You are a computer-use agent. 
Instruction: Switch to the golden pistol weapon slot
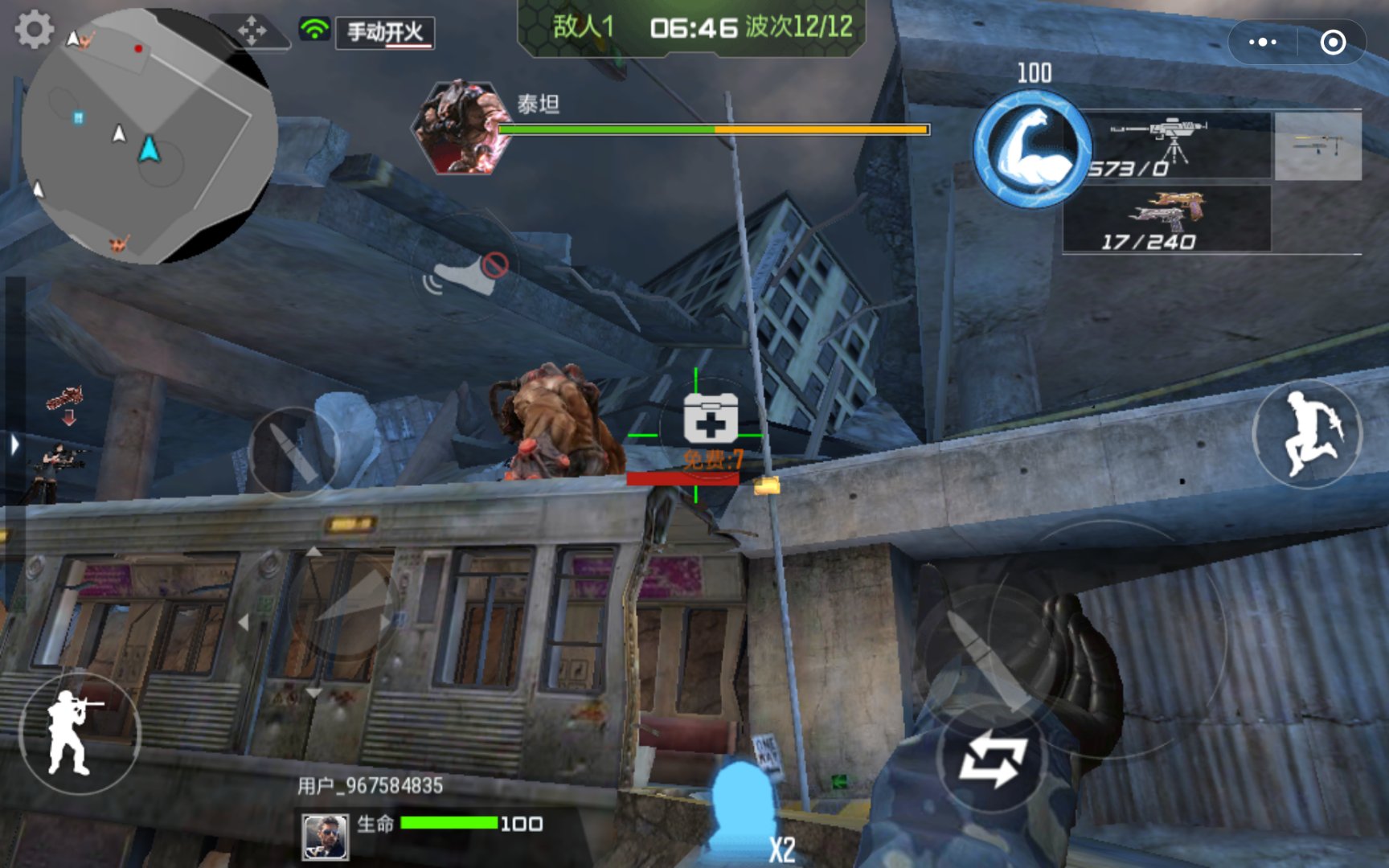(x=1167, y=219)
